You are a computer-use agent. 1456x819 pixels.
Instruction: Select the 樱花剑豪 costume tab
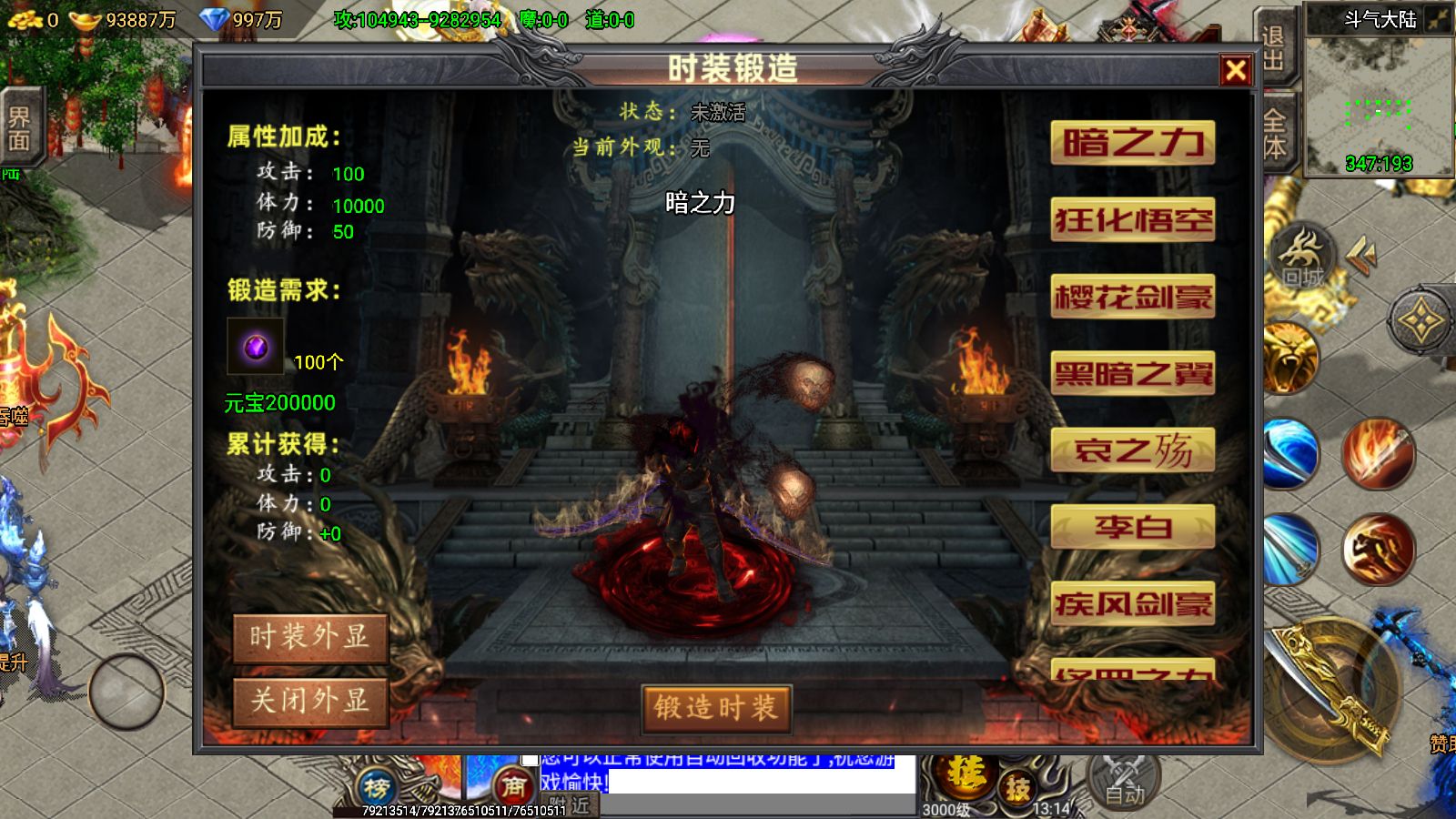tap(1133, 295)
